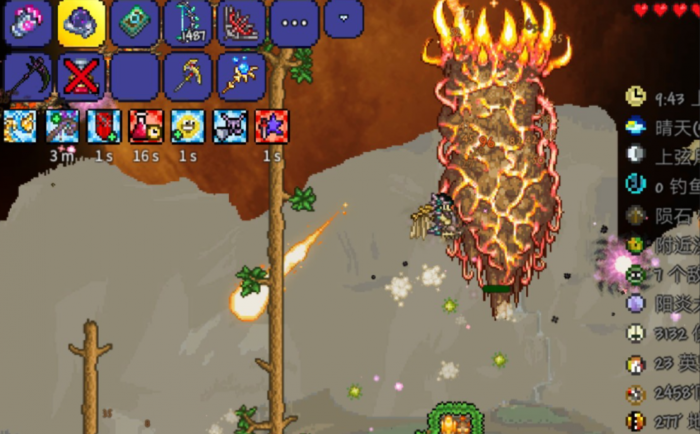Select the red winged item hotbar slot
Image resolution: width=700 pixels, height=434 pixels.
point(242,23)
